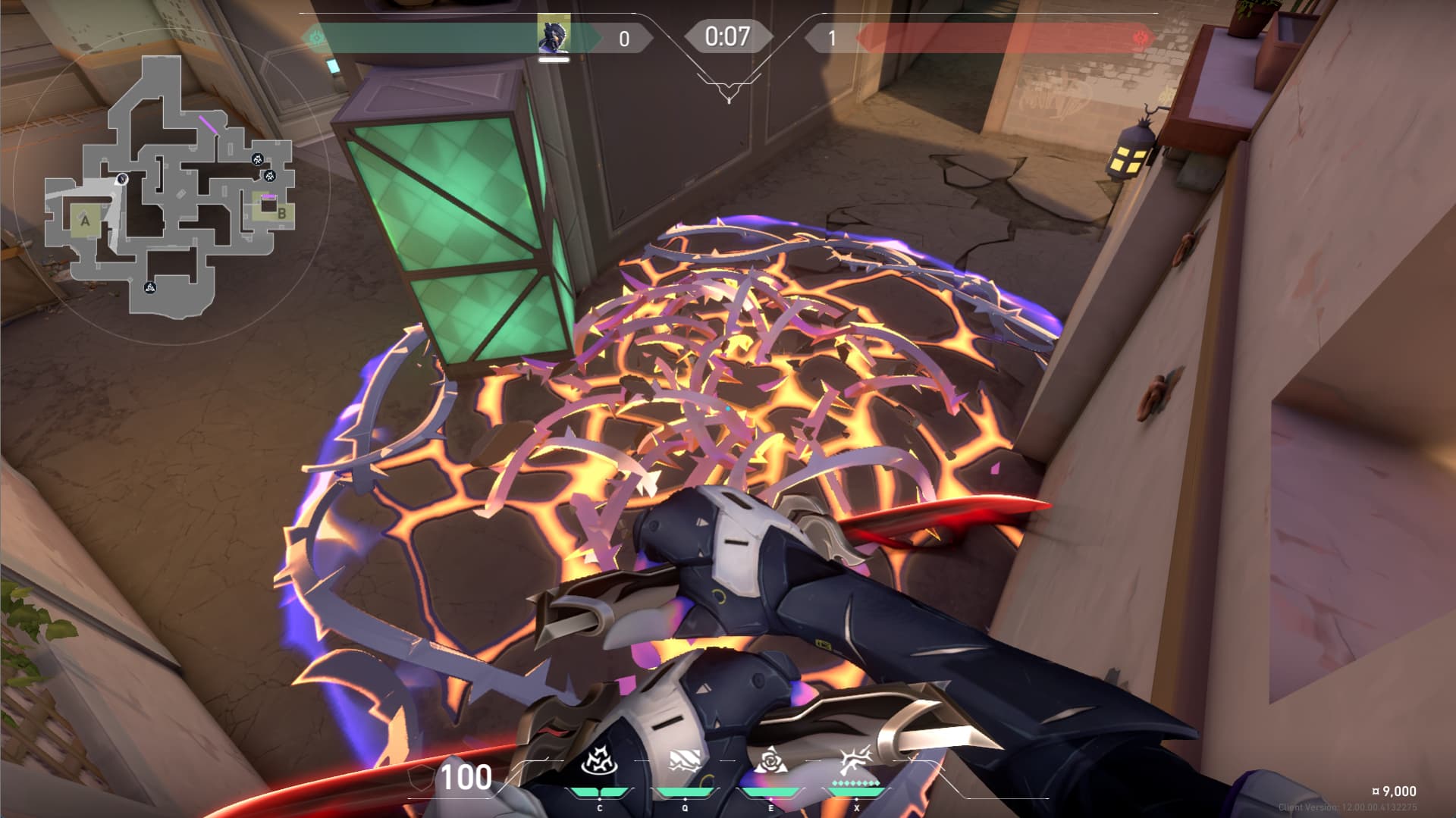Viewport: 1456px width, 818px height.
Task: Select the A site marker on minimap
Action: click(x=85, y=221)
